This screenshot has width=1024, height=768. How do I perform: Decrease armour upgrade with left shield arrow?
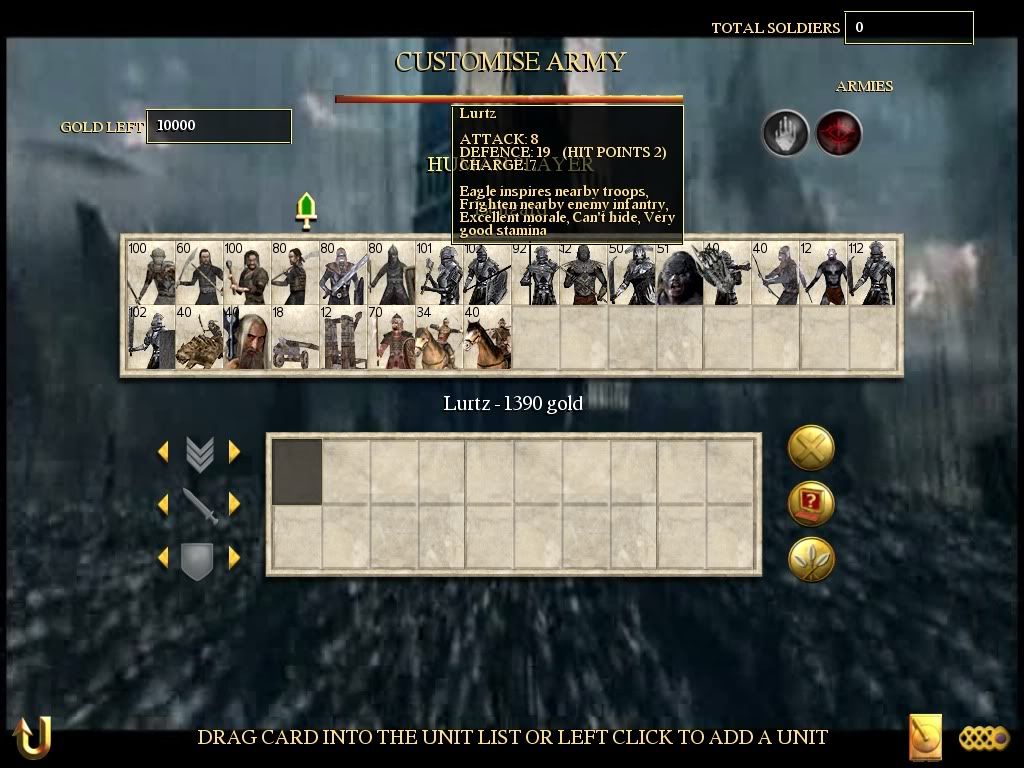163,557
